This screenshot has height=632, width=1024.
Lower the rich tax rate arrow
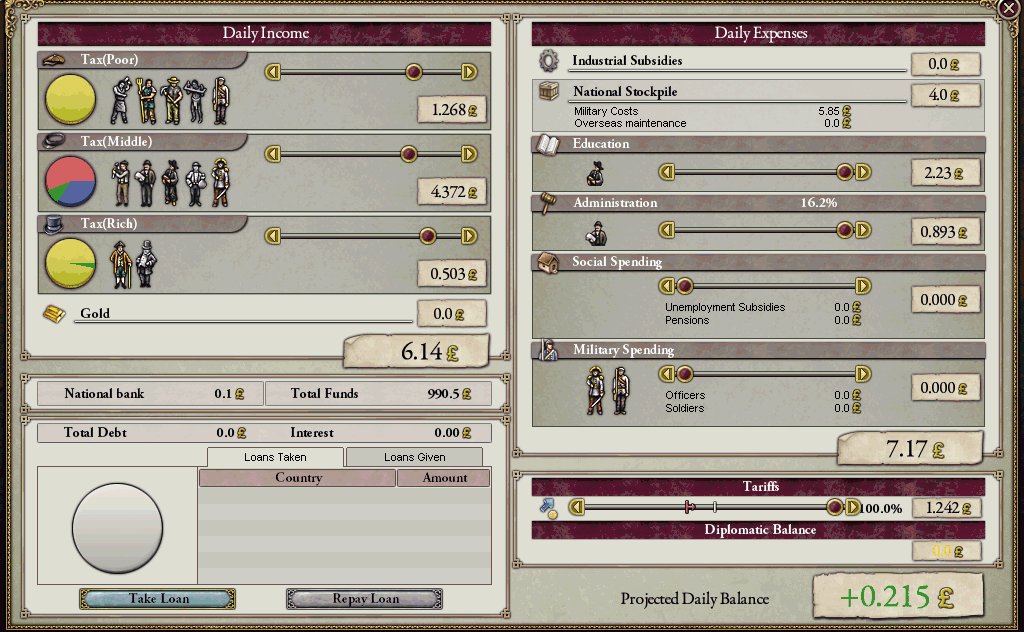pos(271,236)
